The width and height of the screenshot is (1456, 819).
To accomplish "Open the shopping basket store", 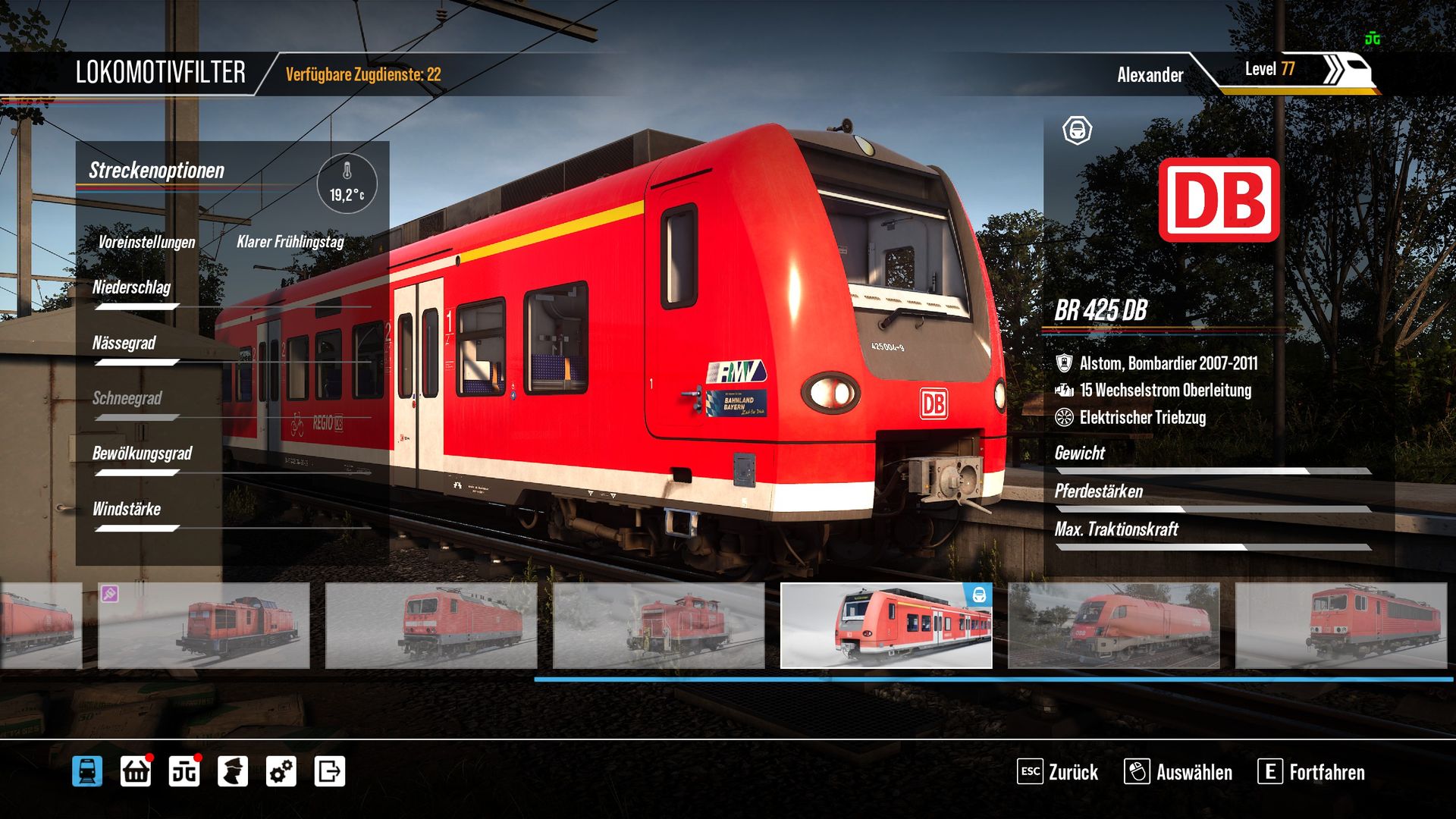I will [136, 771].
